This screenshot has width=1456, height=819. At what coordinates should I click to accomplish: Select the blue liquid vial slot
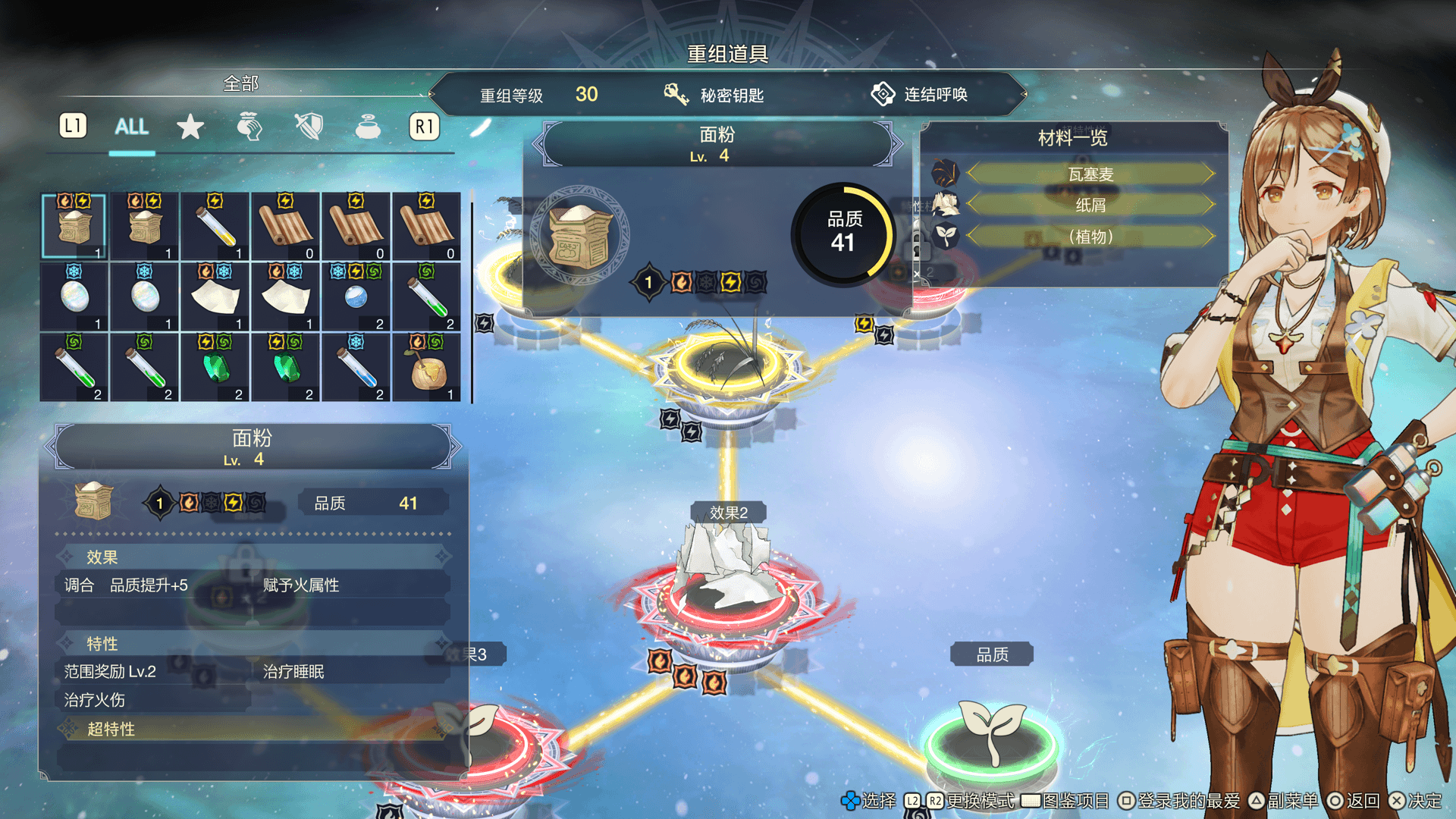point(356,368)
